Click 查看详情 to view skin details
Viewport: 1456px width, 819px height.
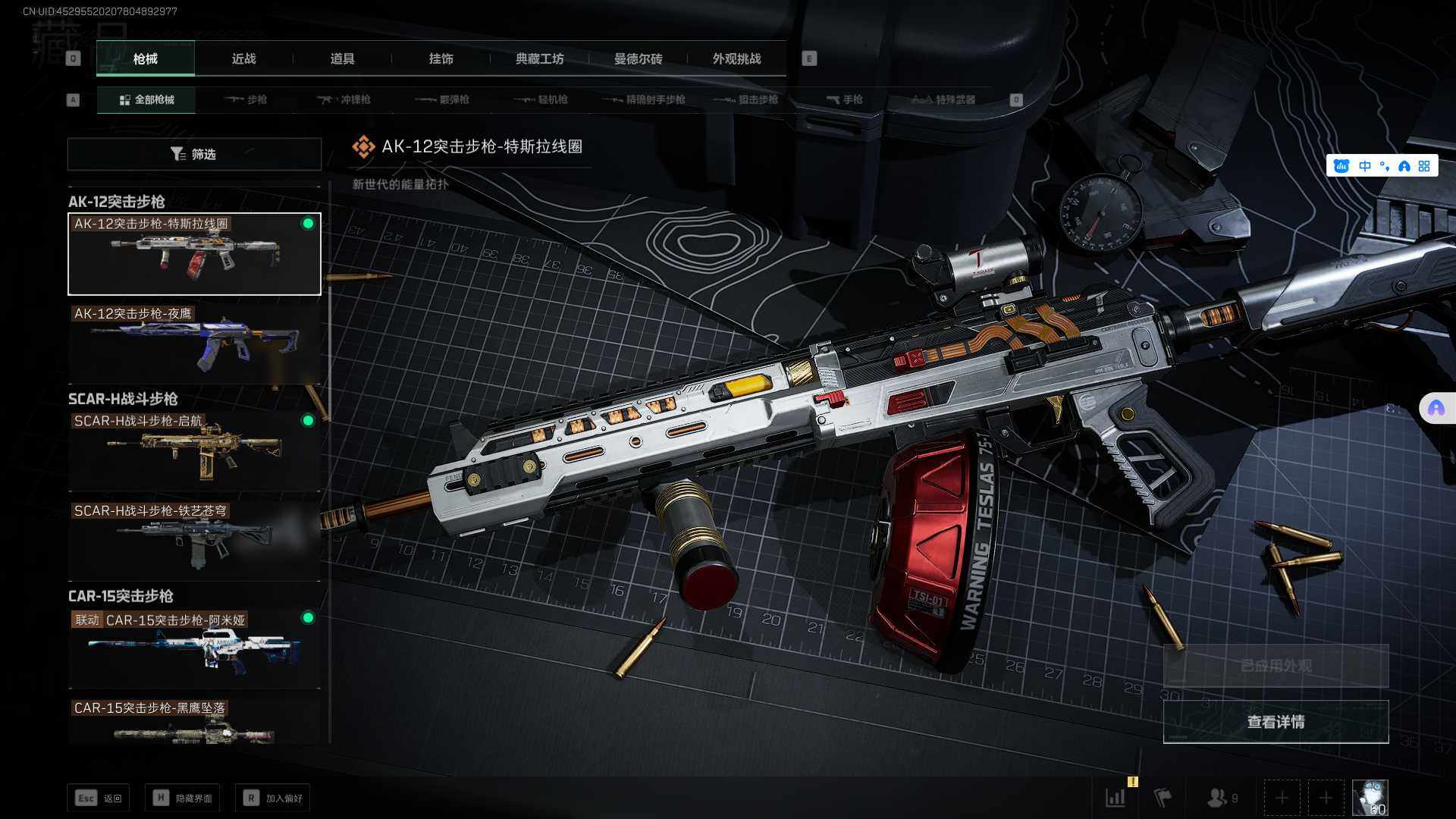click(x=1276, y=722)
